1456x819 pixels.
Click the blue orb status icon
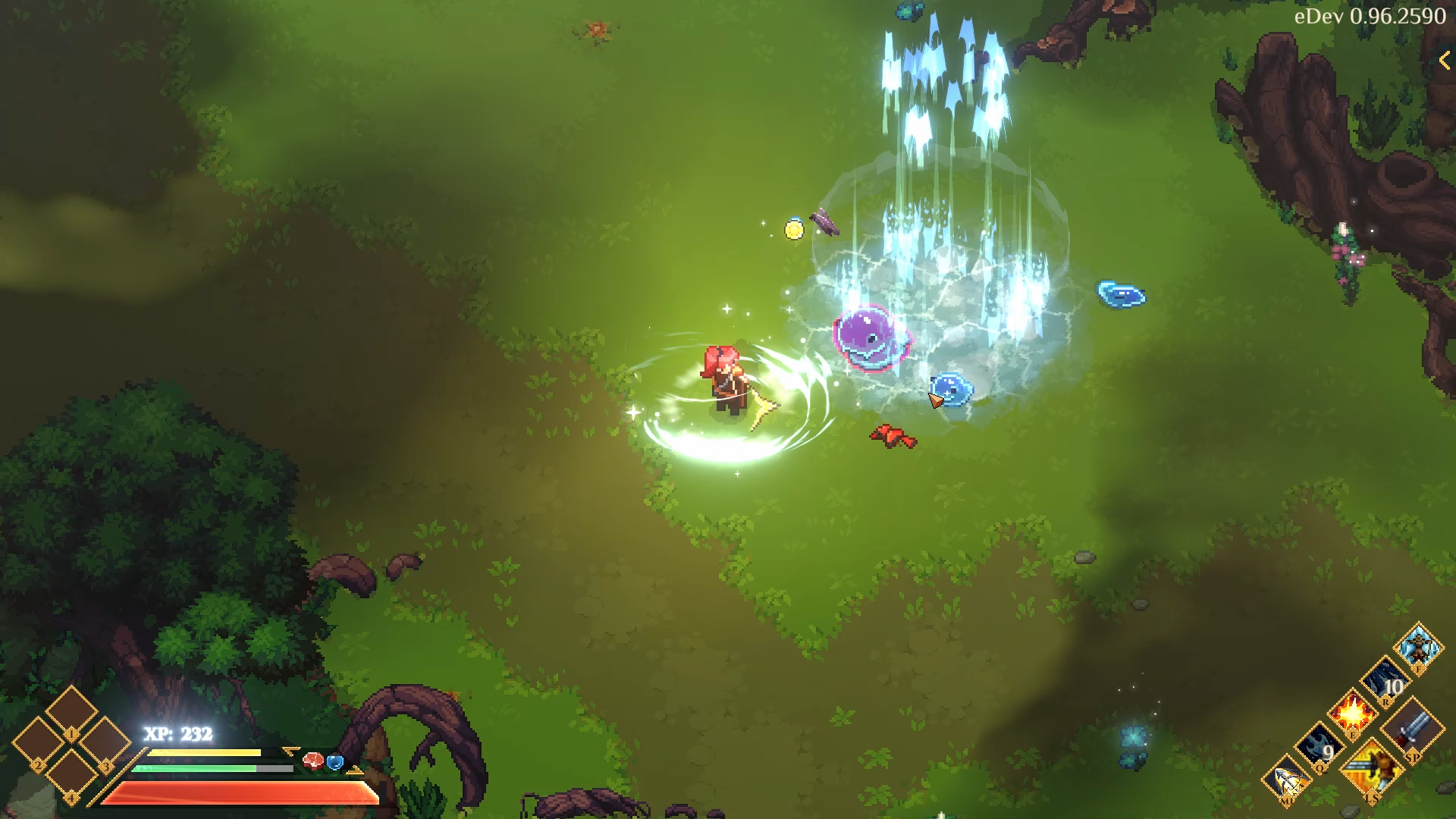click(x=334, y=761)
